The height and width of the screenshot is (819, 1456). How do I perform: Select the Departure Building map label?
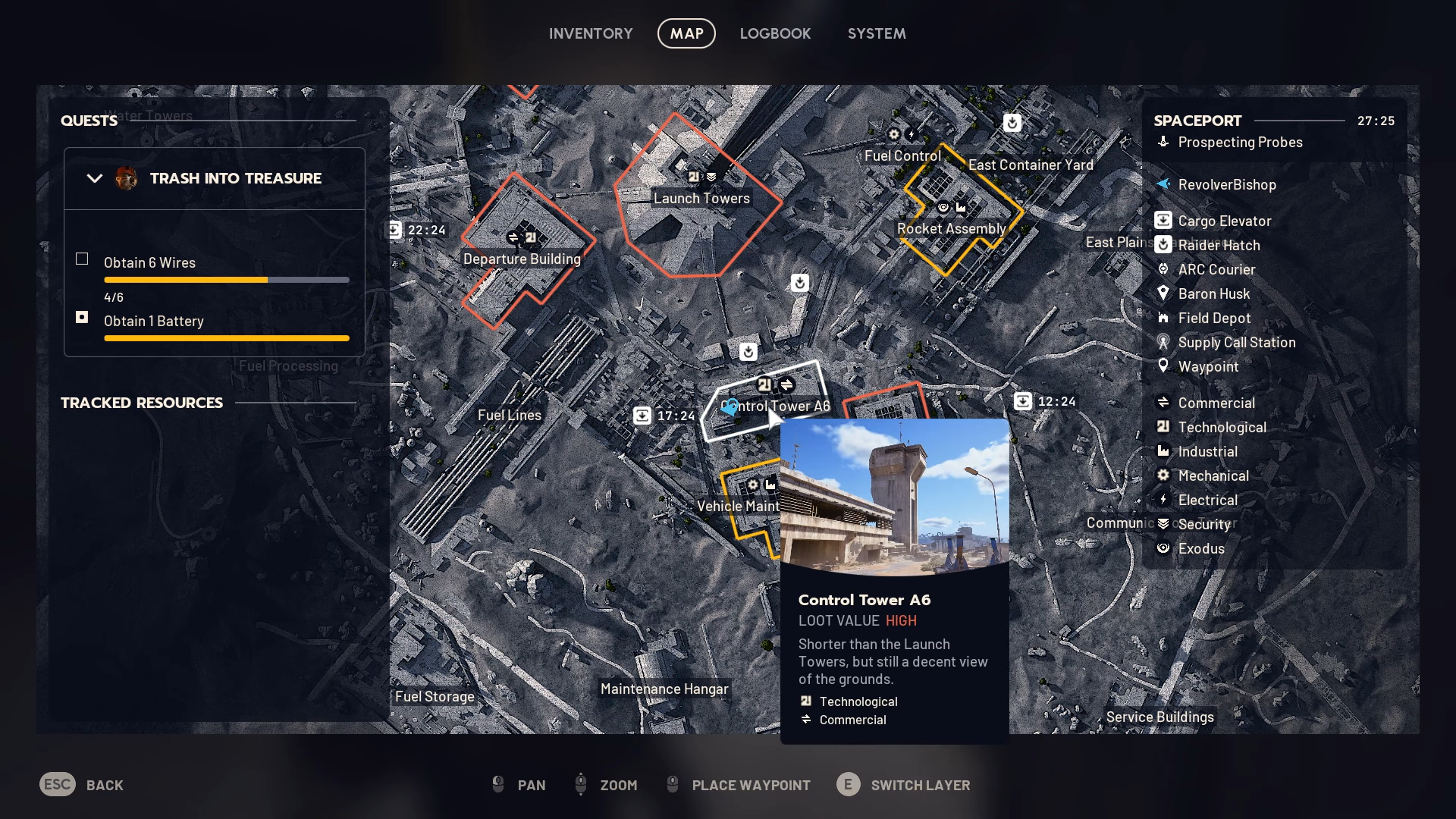[x=522, y=259]
